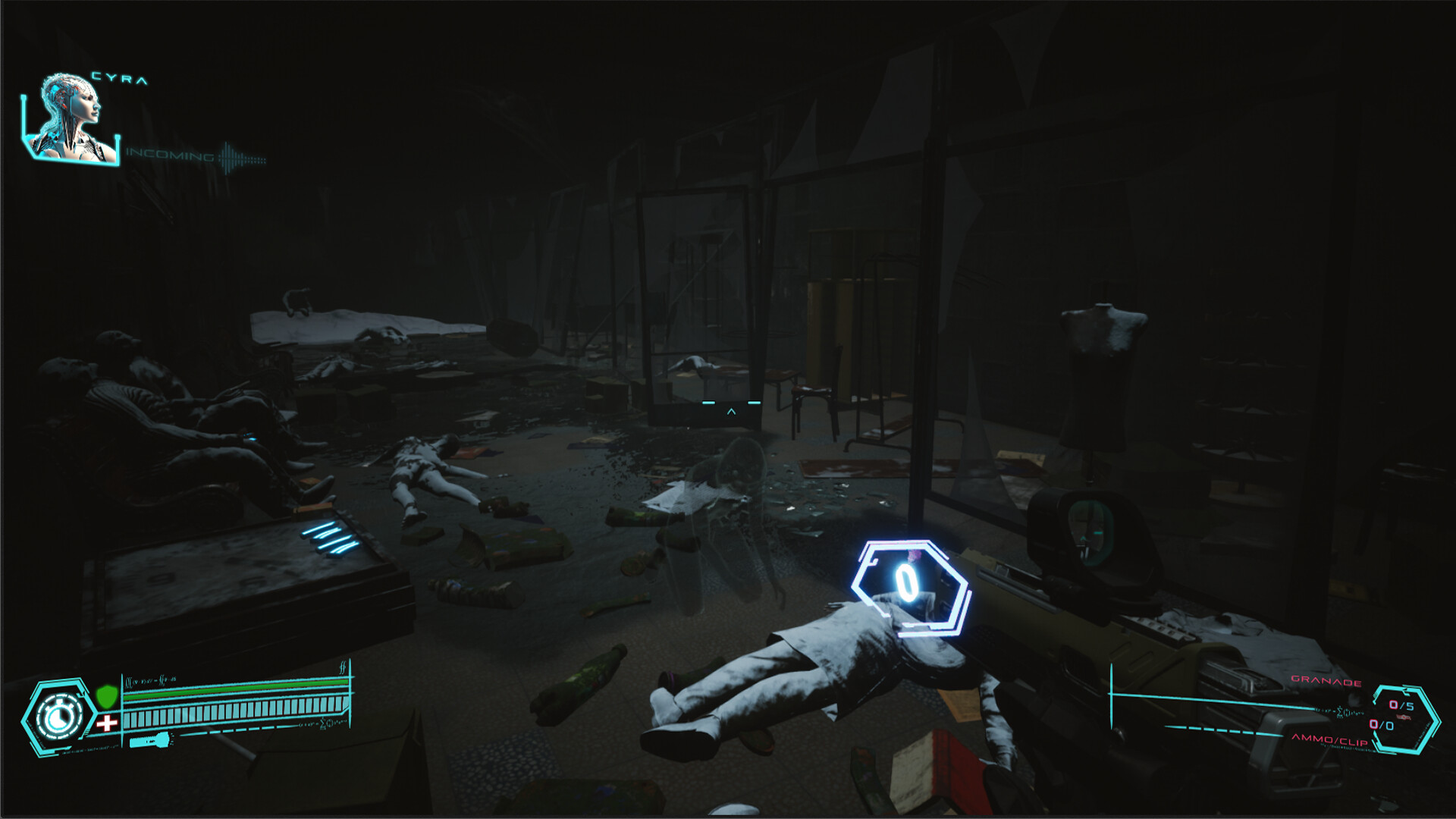Click the green shield armor icon

(107, 696)
